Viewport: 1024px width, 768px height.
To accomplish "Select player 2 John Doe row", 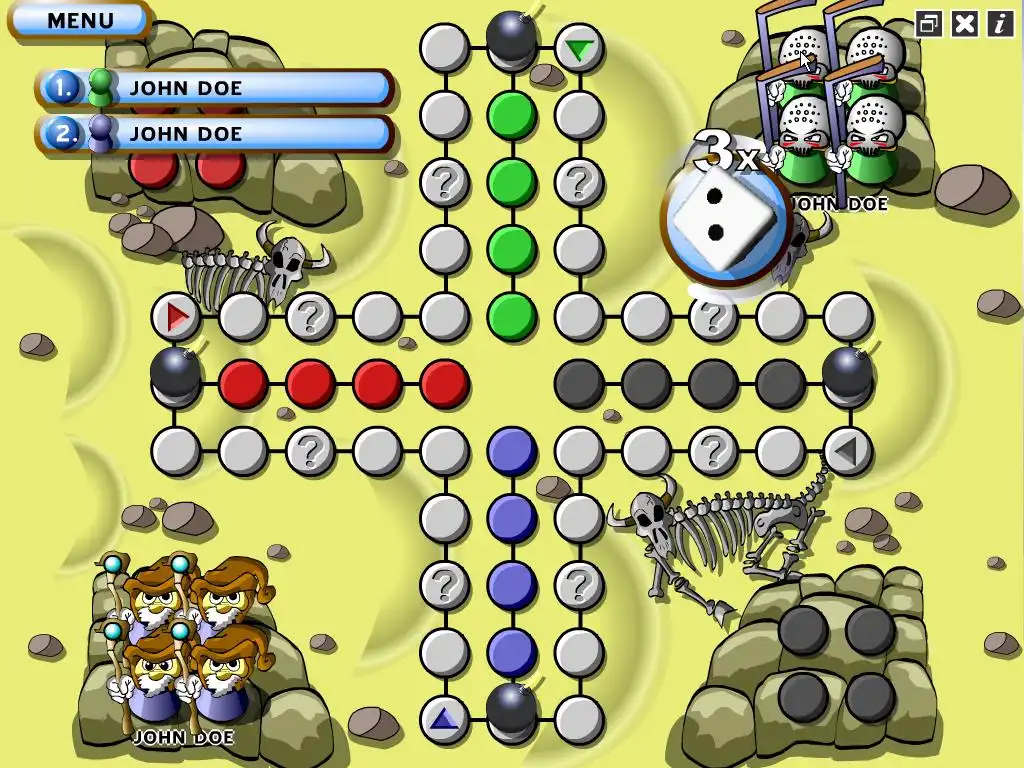I will point(215,134).
